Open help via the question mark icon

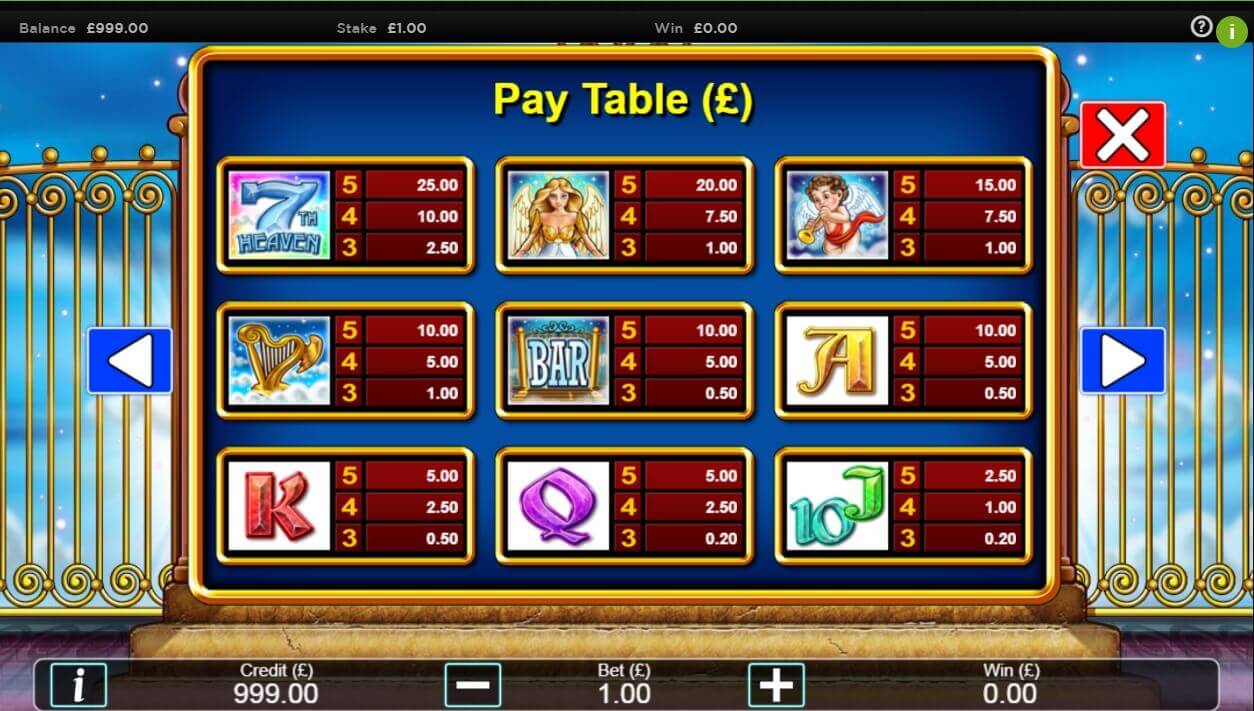click(x=1201, y=27)
